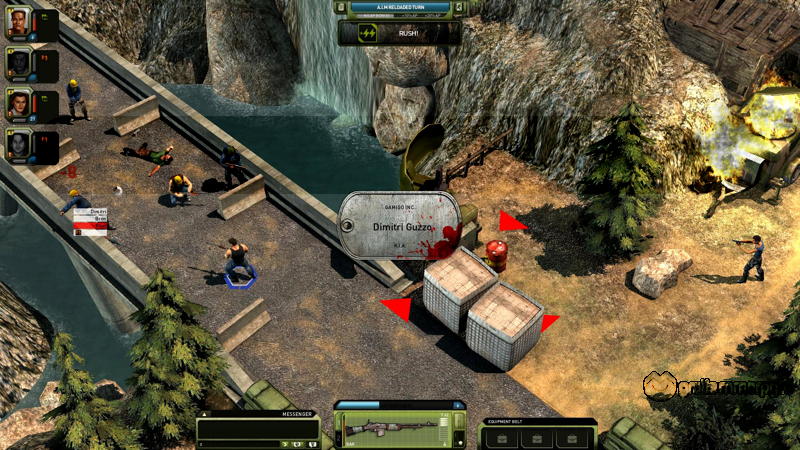Select the third mercenary portrait, the woman
The width and height of the screenshot is (800, 450).
pyautogui.click(x=18, y=104)
